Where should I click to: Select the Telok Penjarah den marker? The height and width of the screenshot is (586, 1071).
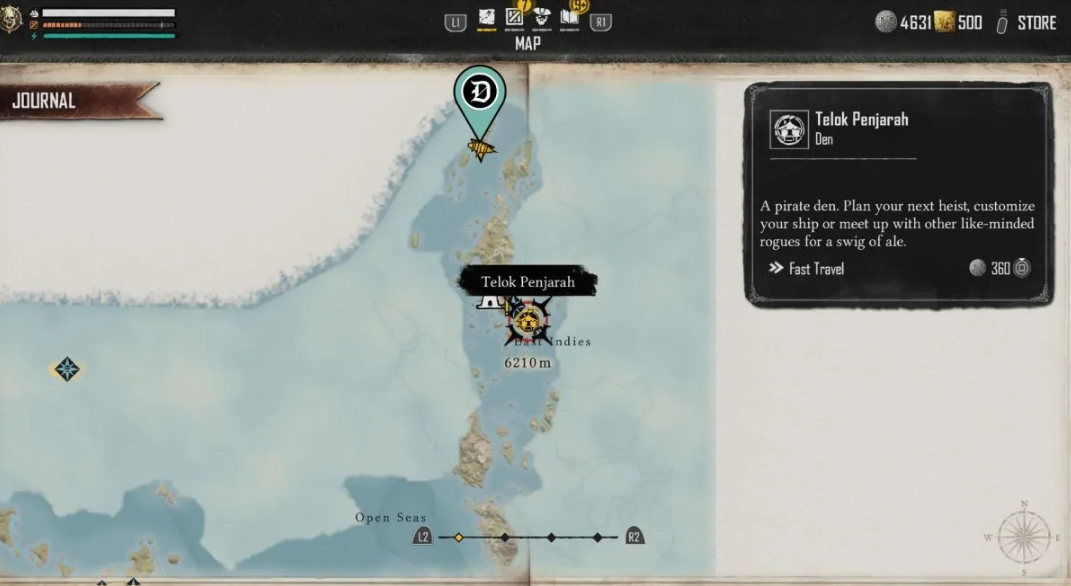click(528, 322)
